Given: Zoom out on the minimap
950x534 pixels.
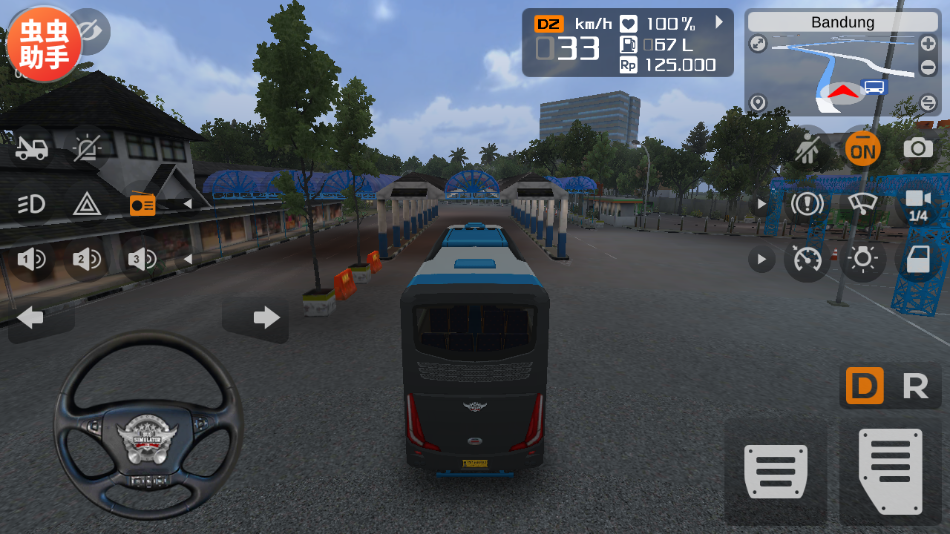Looking at the screenshot, I should (927, 102).
